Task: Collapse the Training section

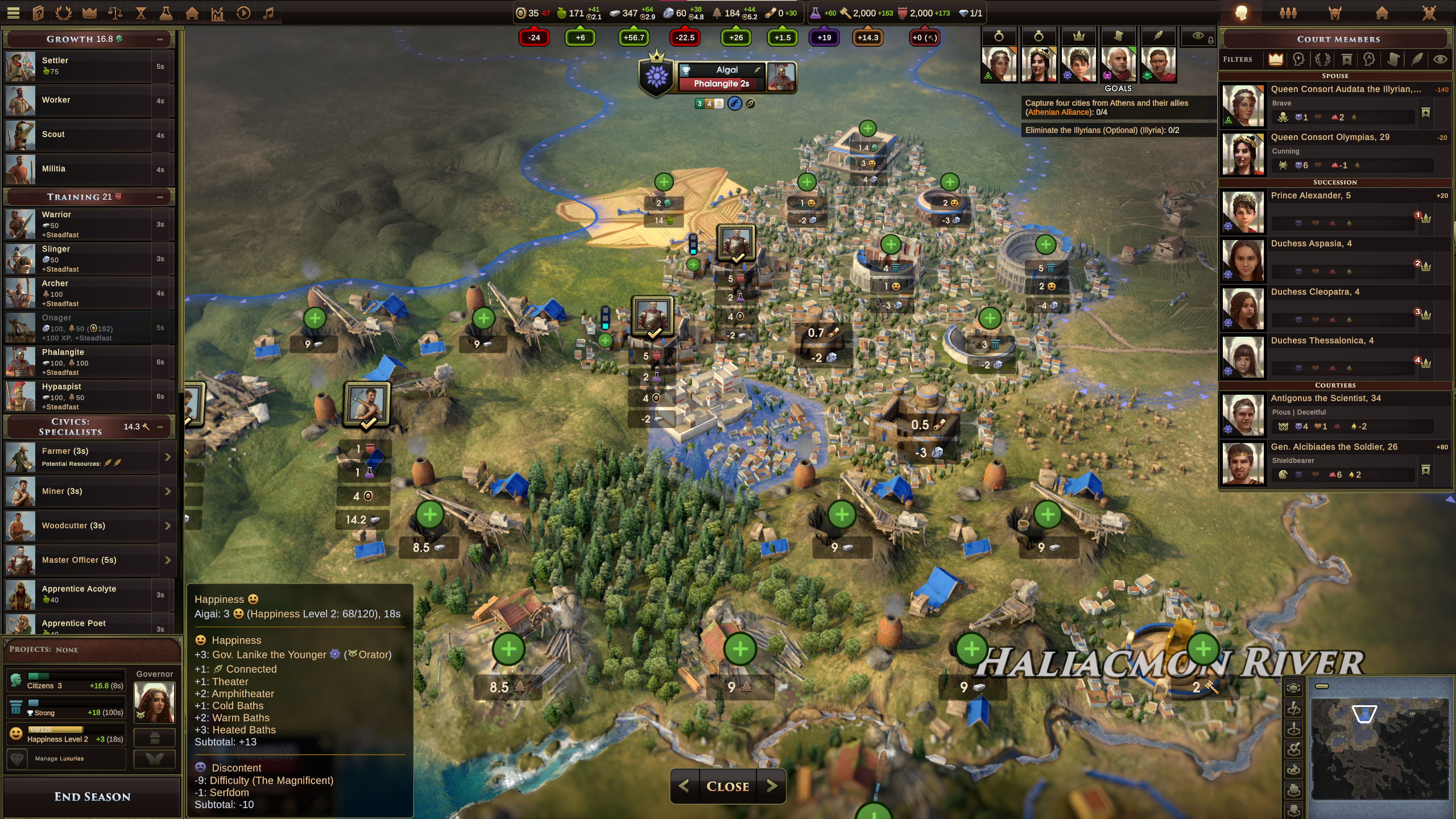Action: pyautogui.click(x=160, y=197)
